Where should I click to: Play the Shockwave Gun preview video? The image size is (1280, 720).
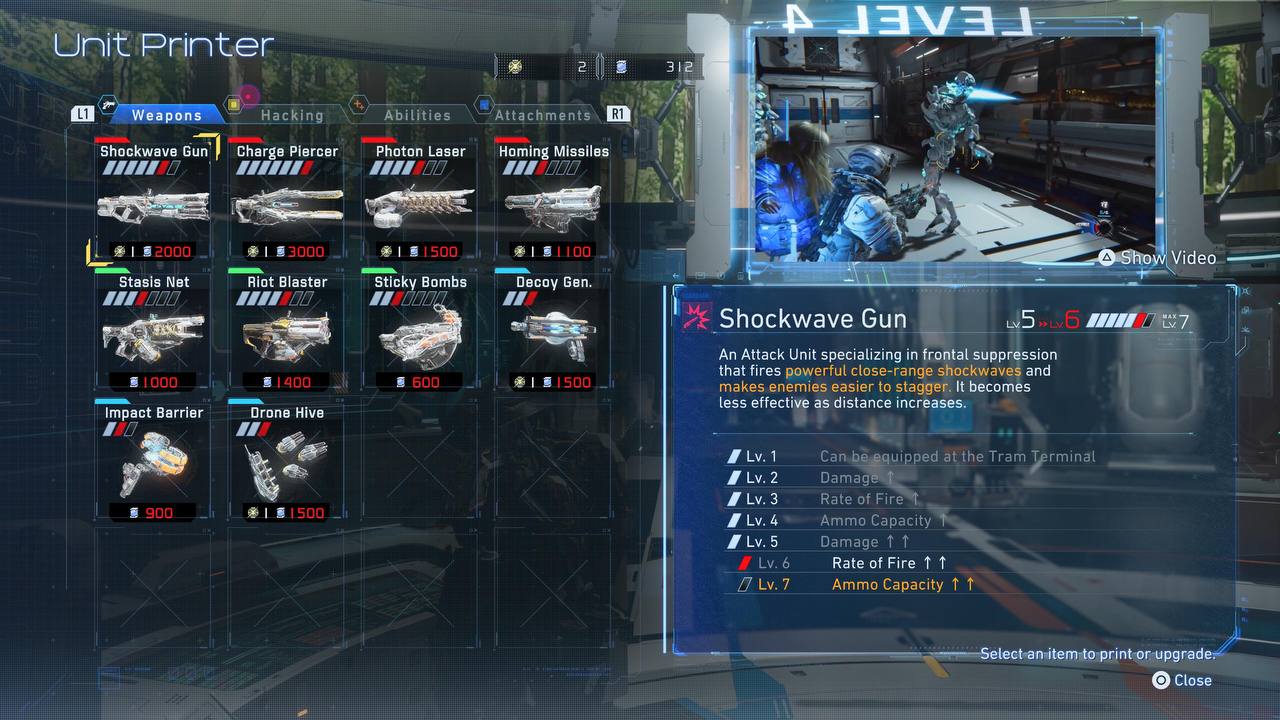(x=1157, y=258)
